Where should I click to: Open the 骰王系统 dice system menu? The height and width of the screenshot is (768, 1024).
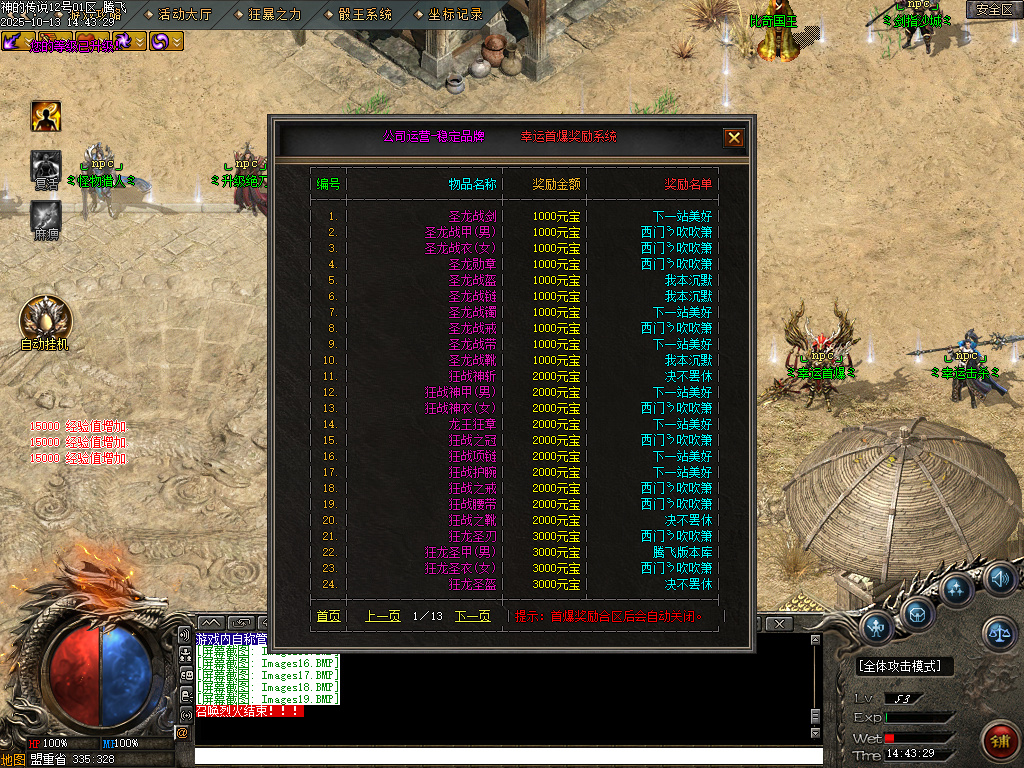tap(363, 14)
